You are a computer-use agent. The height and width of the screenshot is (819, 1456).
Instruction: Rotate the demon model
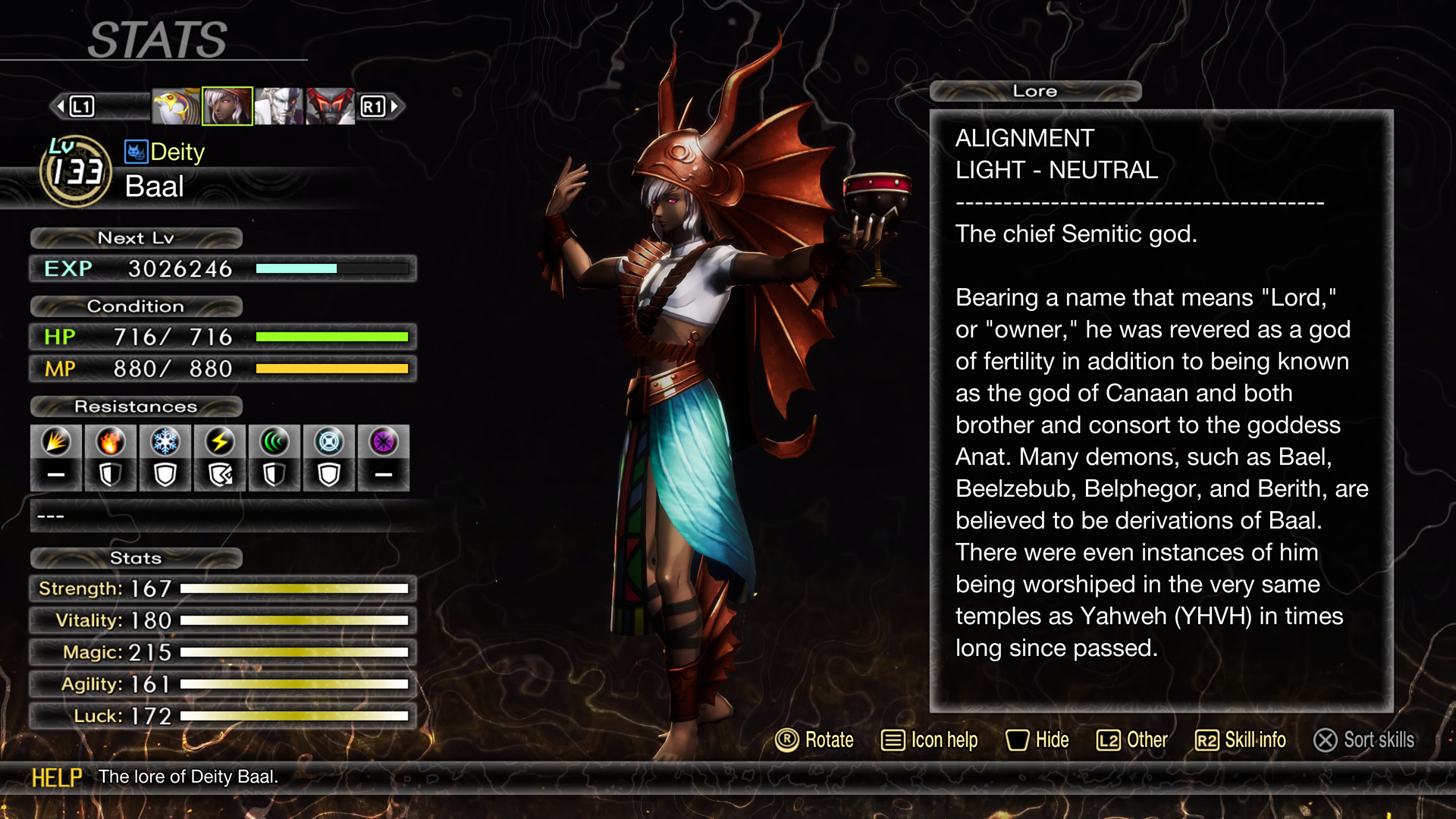pos(814,740)
